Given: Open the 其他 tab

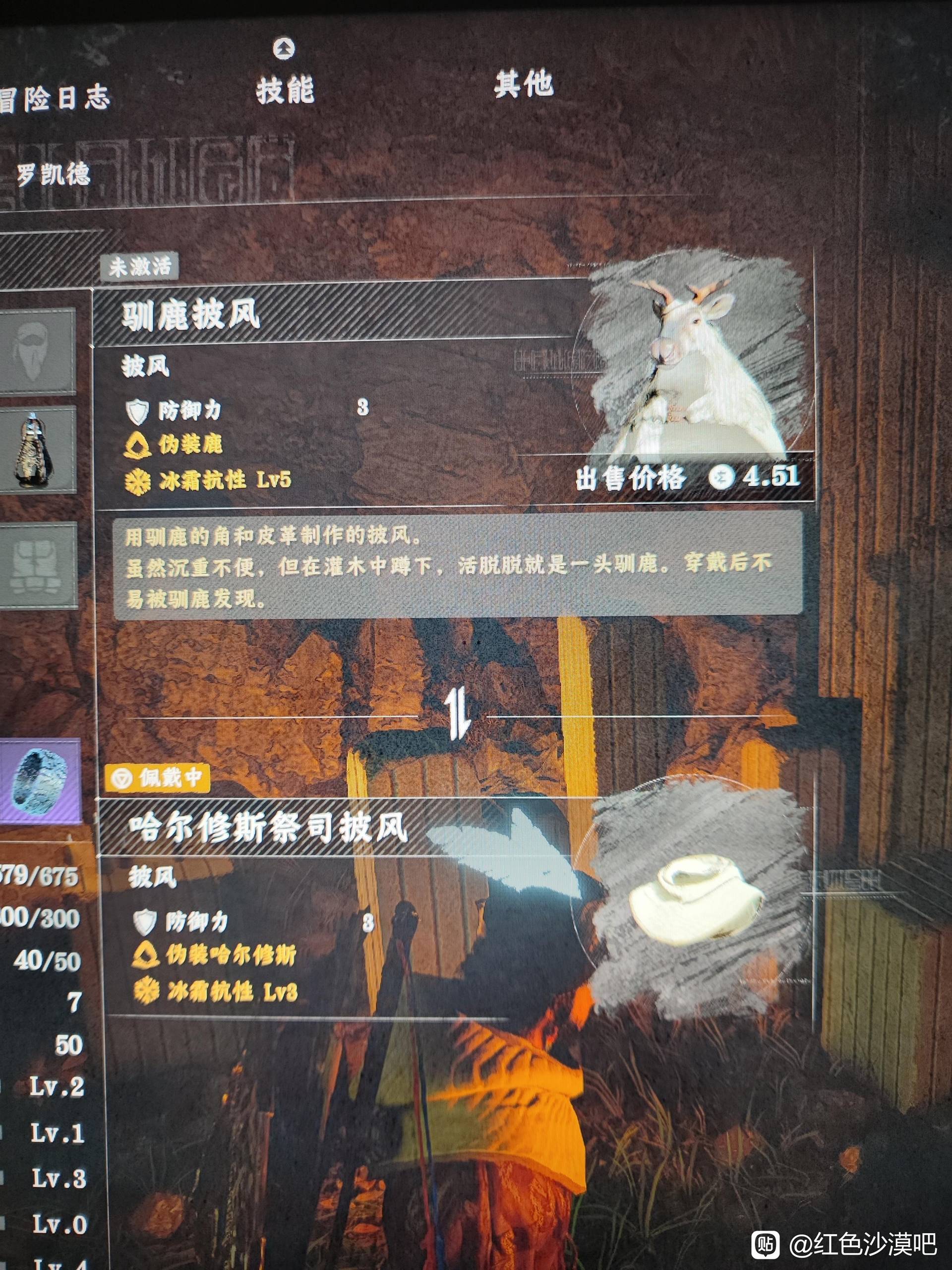Looking at the screenshot, I should 523,84.
